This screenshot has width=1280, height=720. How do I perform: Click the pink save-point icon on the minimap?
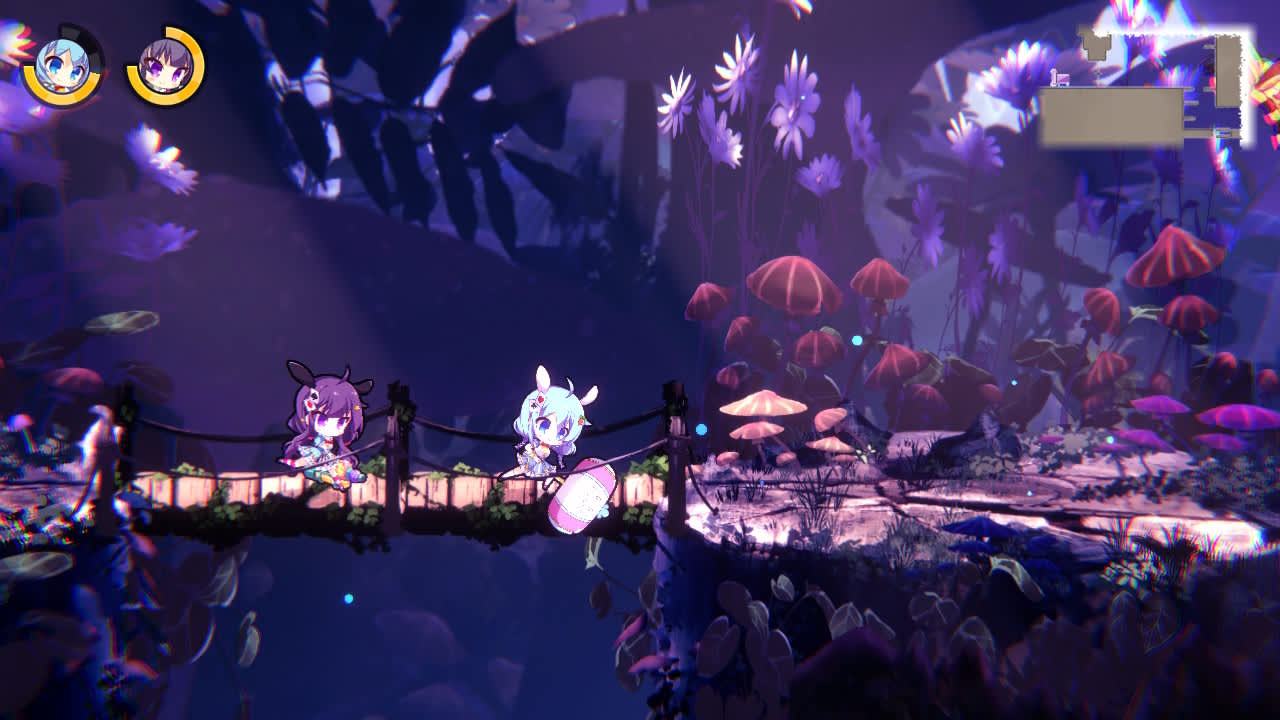tap(1062, 79)
